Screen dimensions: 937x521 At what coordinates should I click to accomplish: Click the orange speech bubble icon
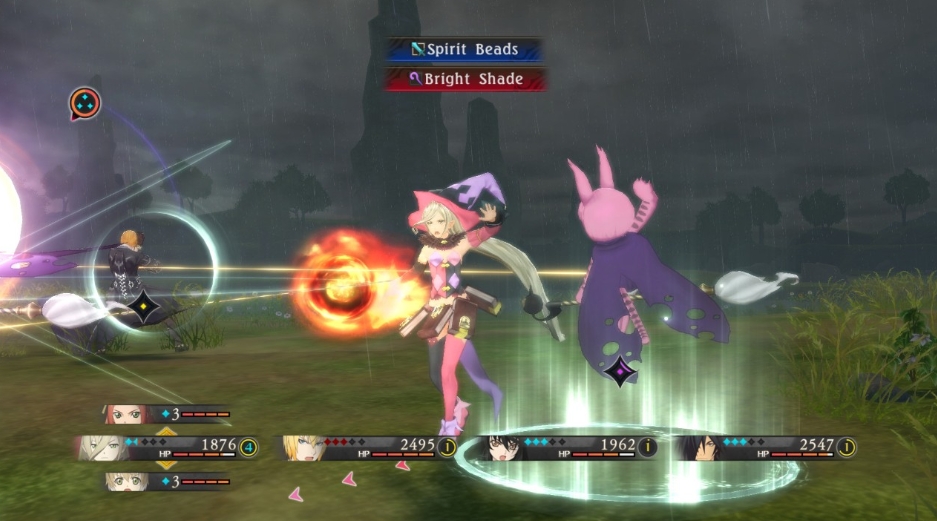click(84, 102)
